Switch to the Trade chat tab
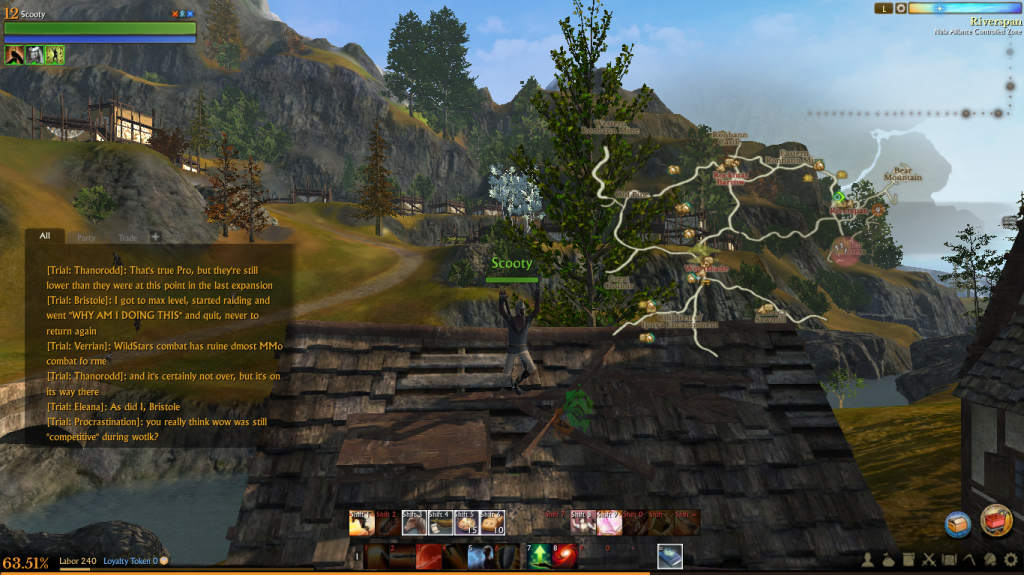 128,238
